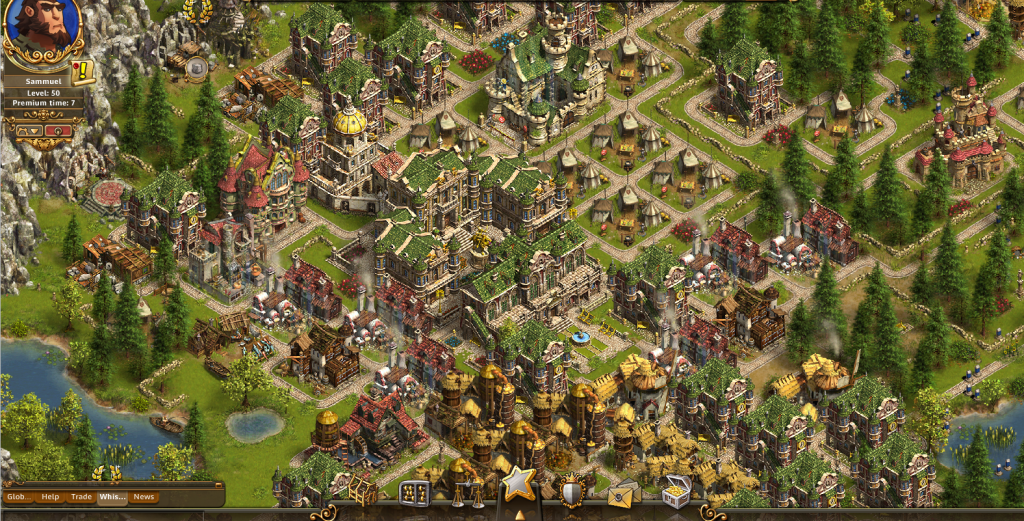1024x521 pixels.
Task: Open the star menu
Action: coord(518,484)
